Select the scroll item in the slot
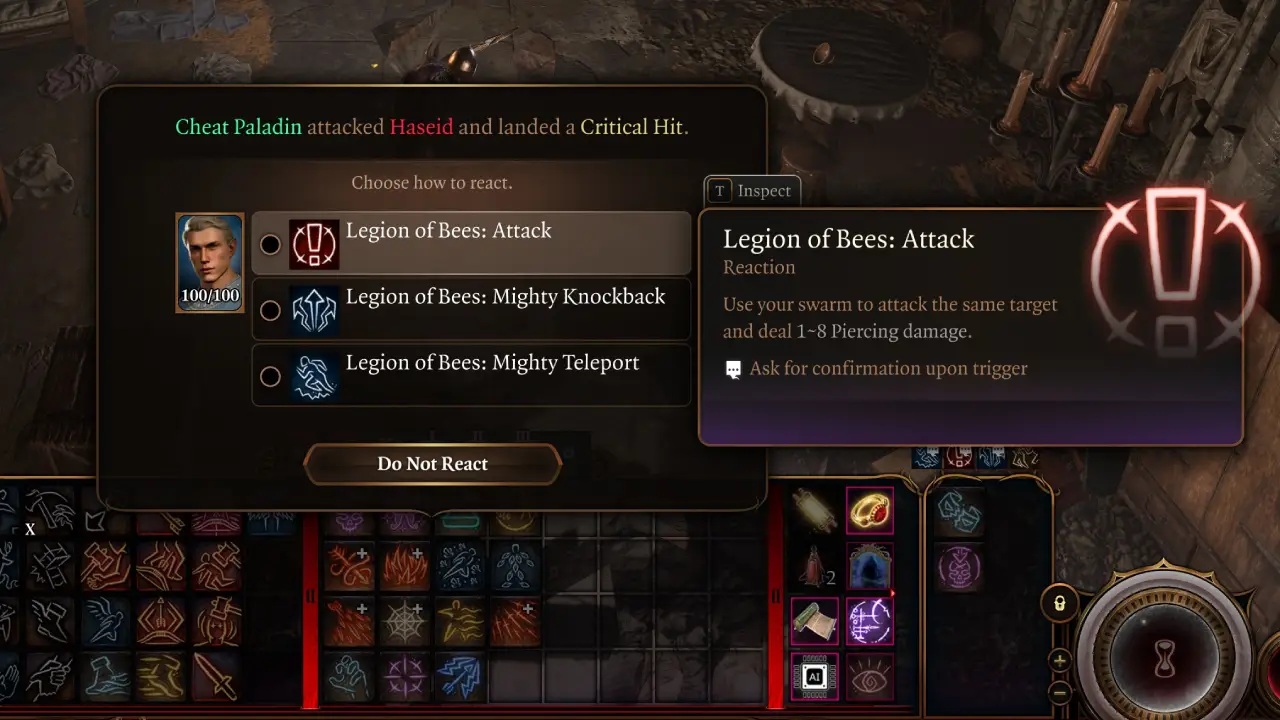 (x=815, y=620)
